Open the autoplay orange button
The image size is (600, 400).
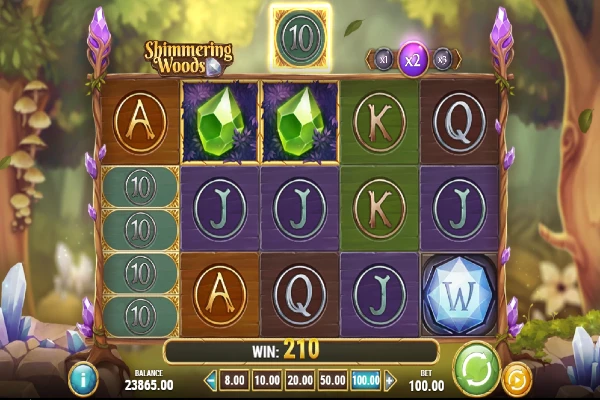[518, 378]
